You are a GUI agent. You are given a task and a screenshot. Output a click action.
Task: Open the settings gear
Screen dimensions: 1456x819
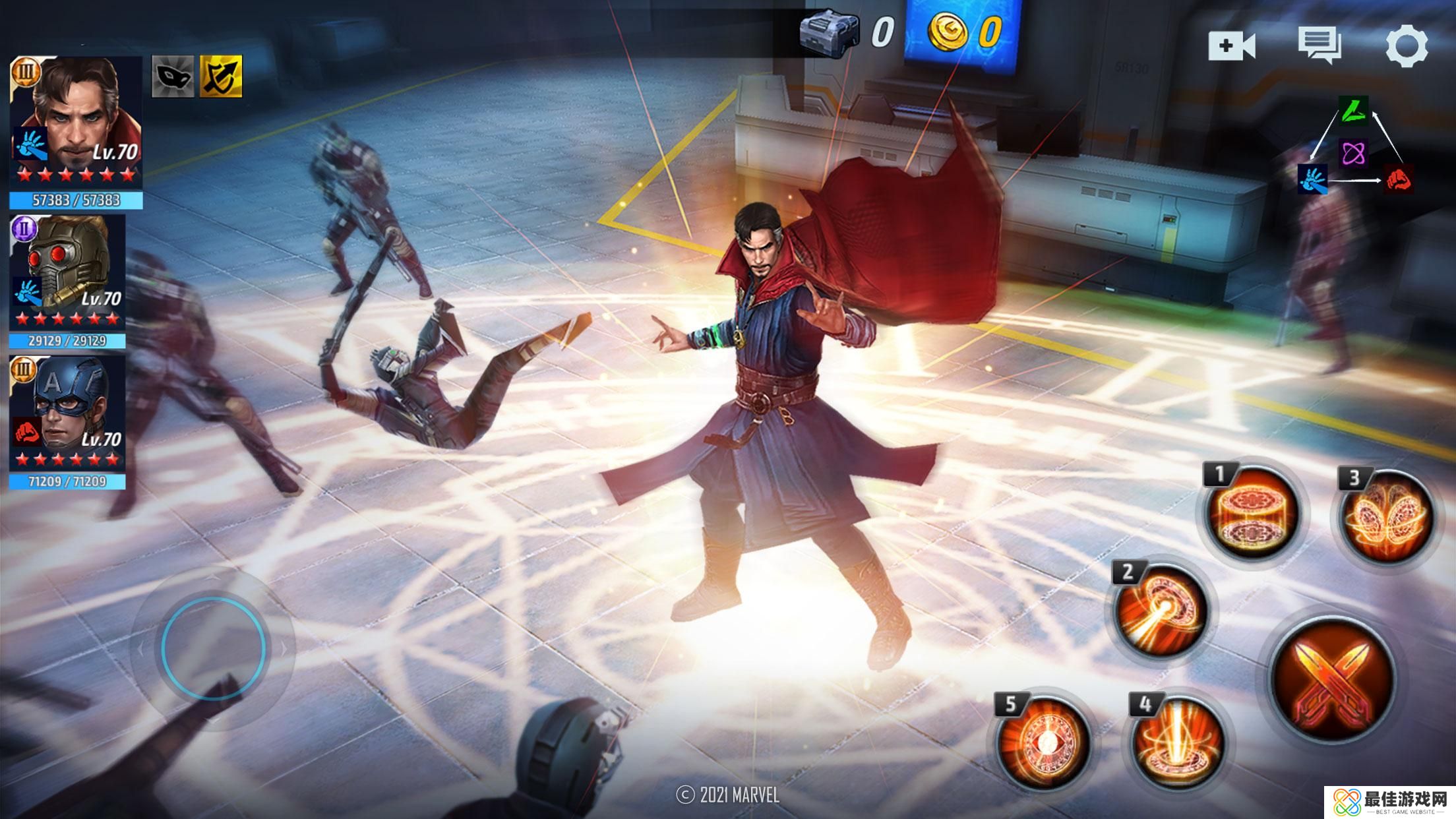[x=1406, y=45]
